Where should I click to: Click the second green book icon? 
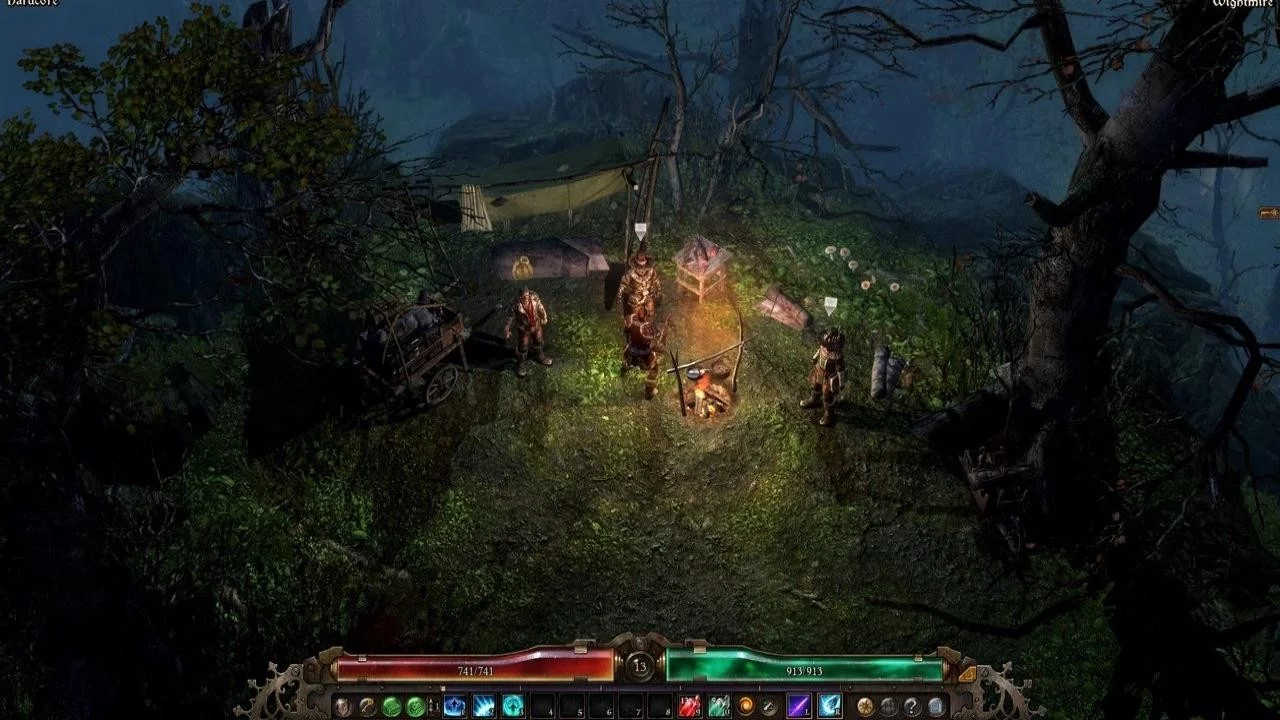pyautogui.click(x=416, y=706)
